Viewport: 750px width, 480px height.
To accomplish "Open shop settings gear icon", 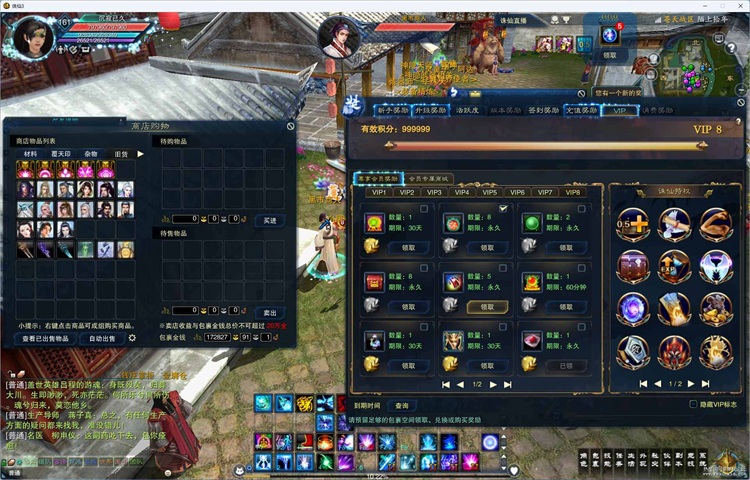I will (x=132, y=339).
